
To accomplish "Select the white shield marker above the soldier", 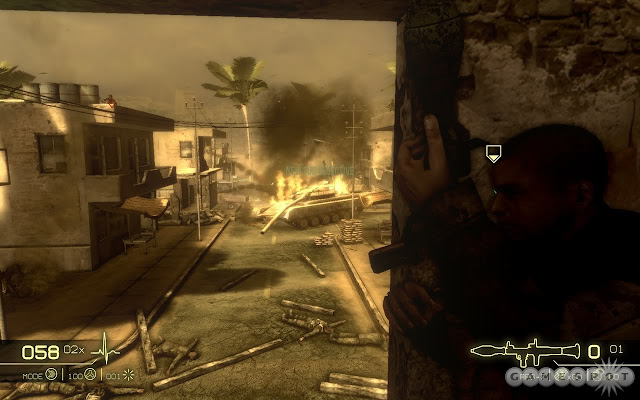I will click(x=493, y=153).
